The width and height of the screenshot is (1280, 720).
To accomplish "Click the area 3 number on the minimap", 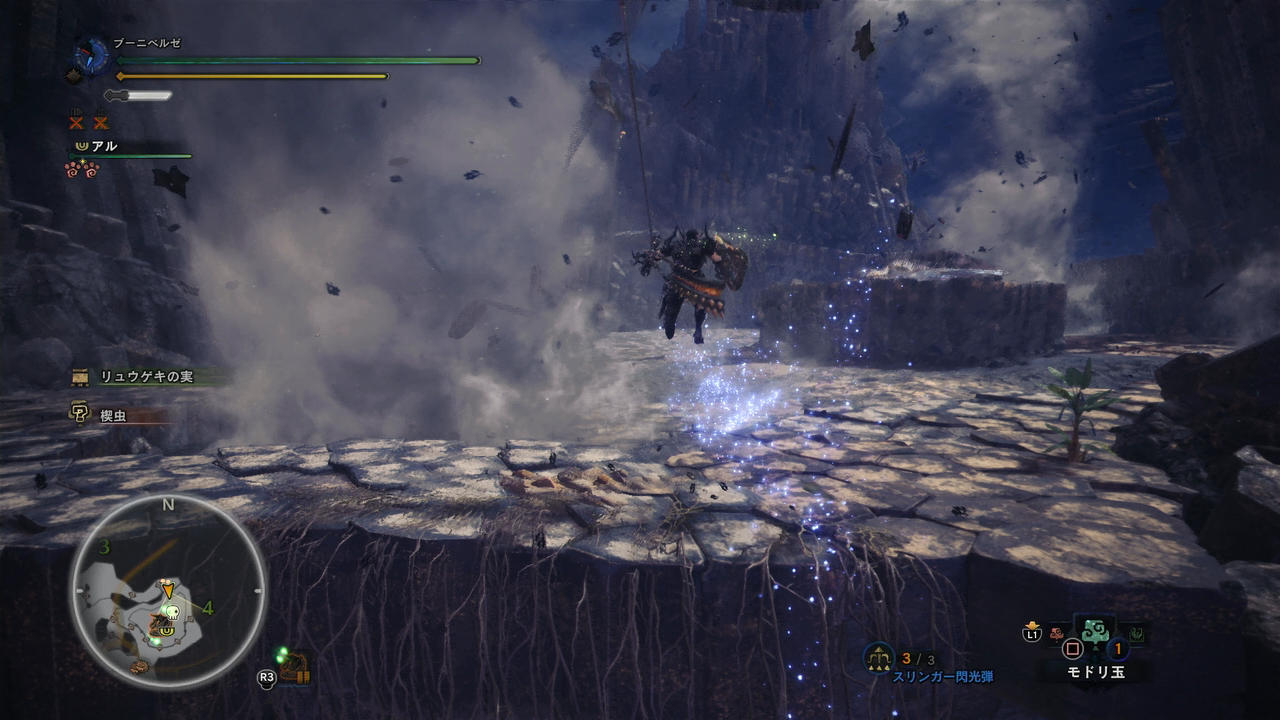I will (104, 547).
